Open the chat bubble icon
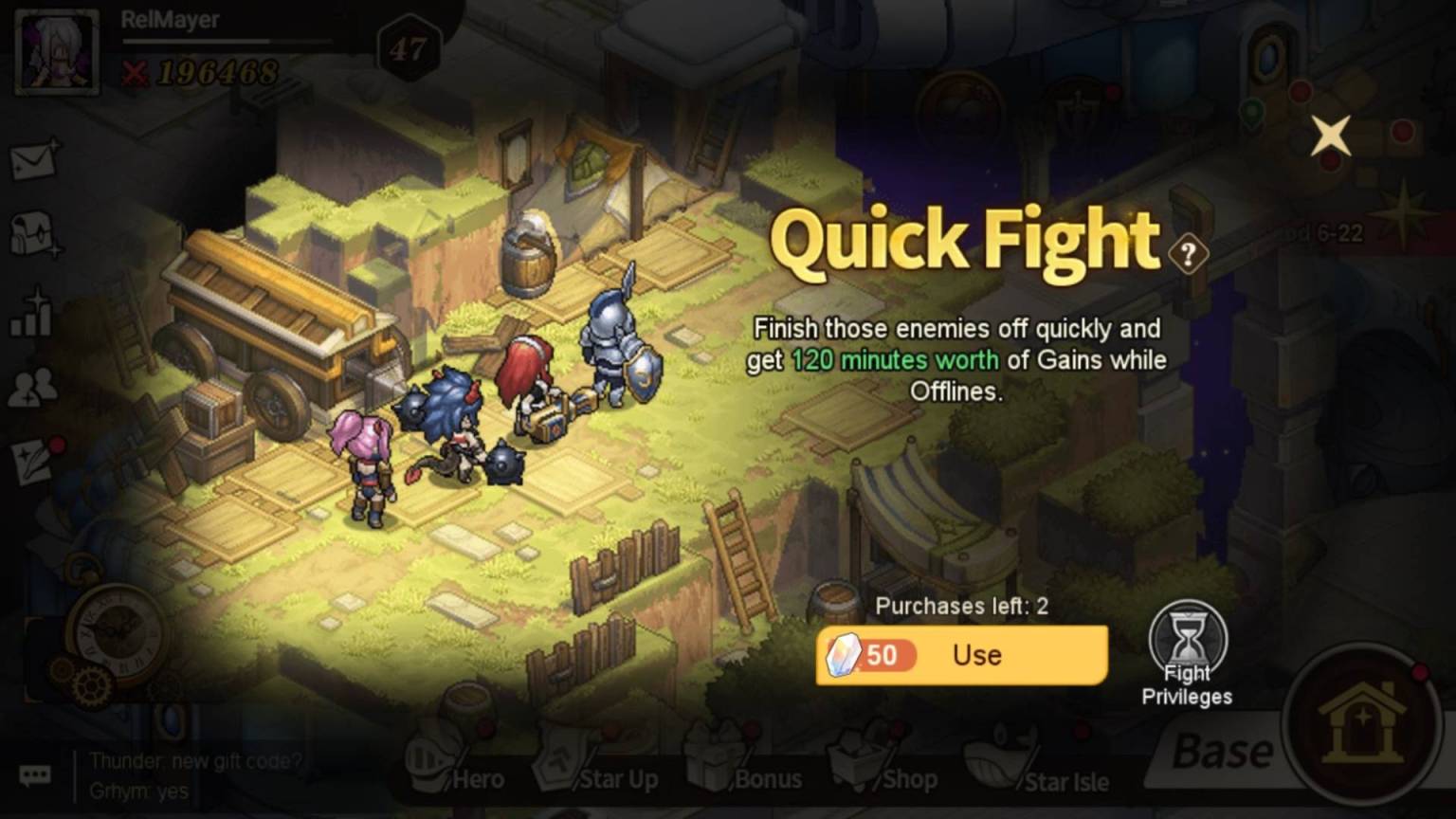1456x819 pixels. click(34, 775)
